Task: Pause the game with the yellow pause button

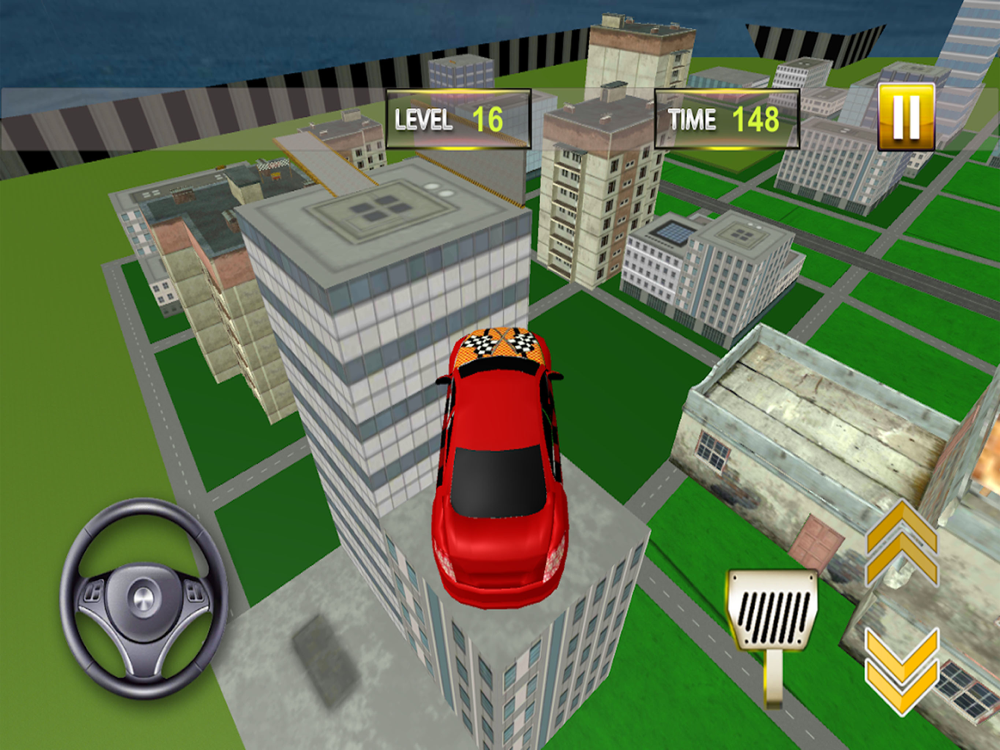Action: click(906, 117)
